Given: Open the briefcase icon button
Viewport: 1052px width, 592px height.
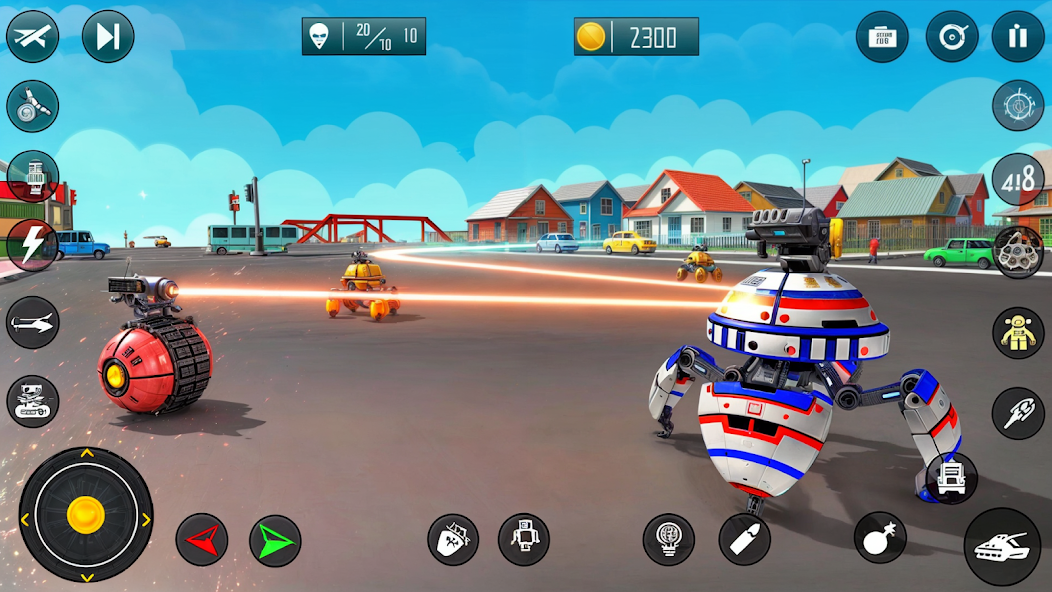Looking at the screenshot, I should click(x=882, y=37).
